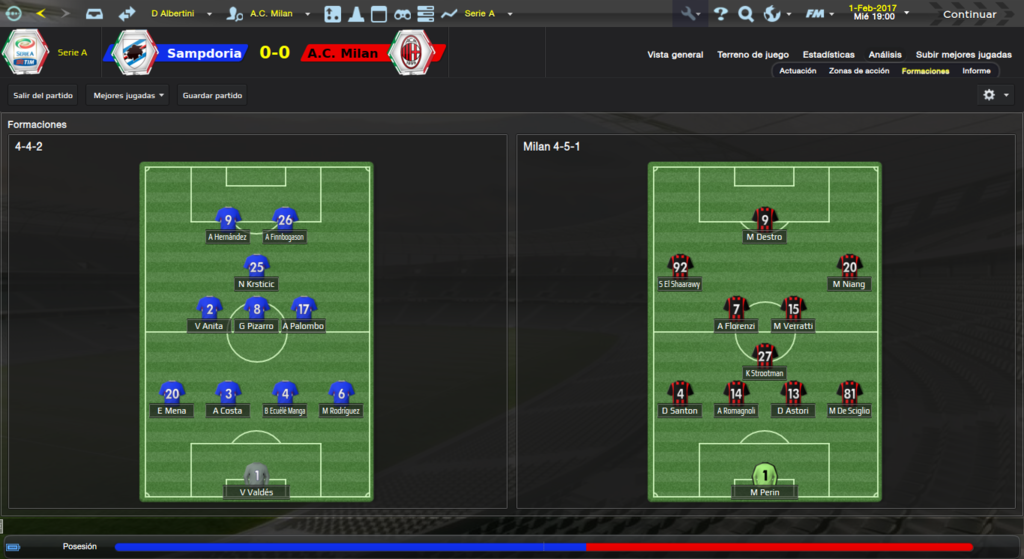
Task: Exit match with Salir del partido
Action: 43,95
